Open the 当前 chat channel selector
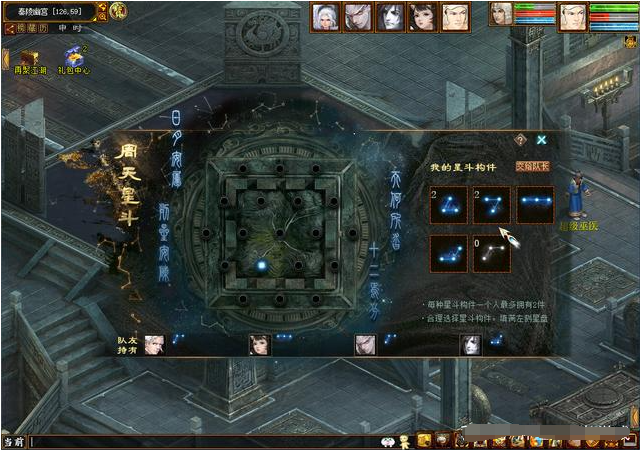Screen dimensions: 640x450 click(13, 441)
